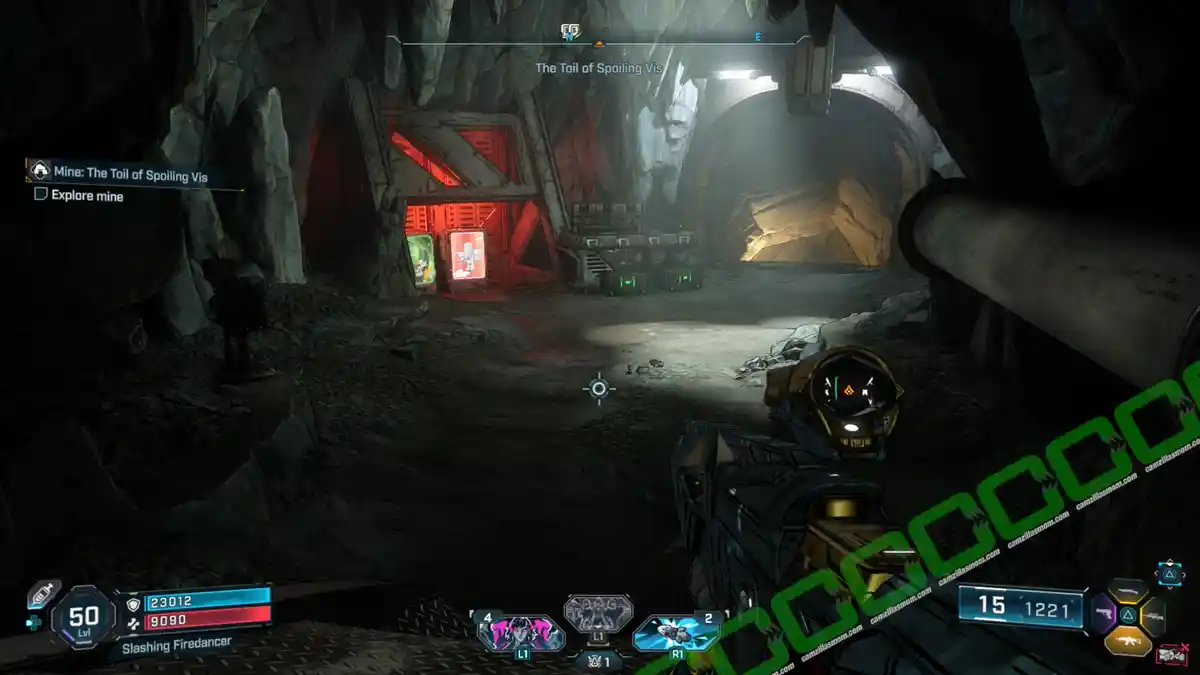Activate the pink action skill icon
This screenshot has width=1200, height=675.
[521, 633]
